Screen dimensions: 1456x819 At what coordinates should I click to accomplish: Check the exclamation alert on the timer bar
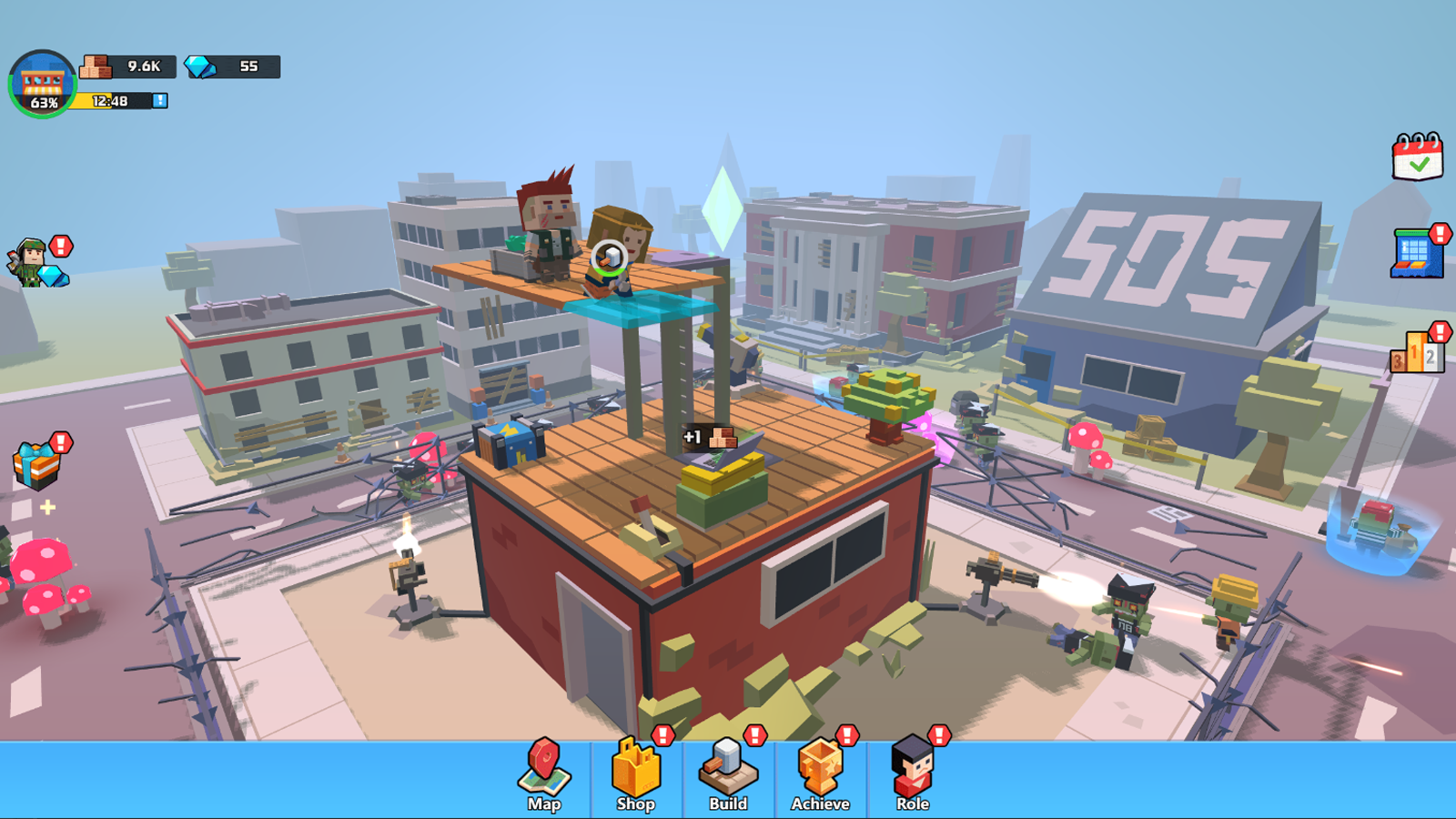[x=160, y=102]
